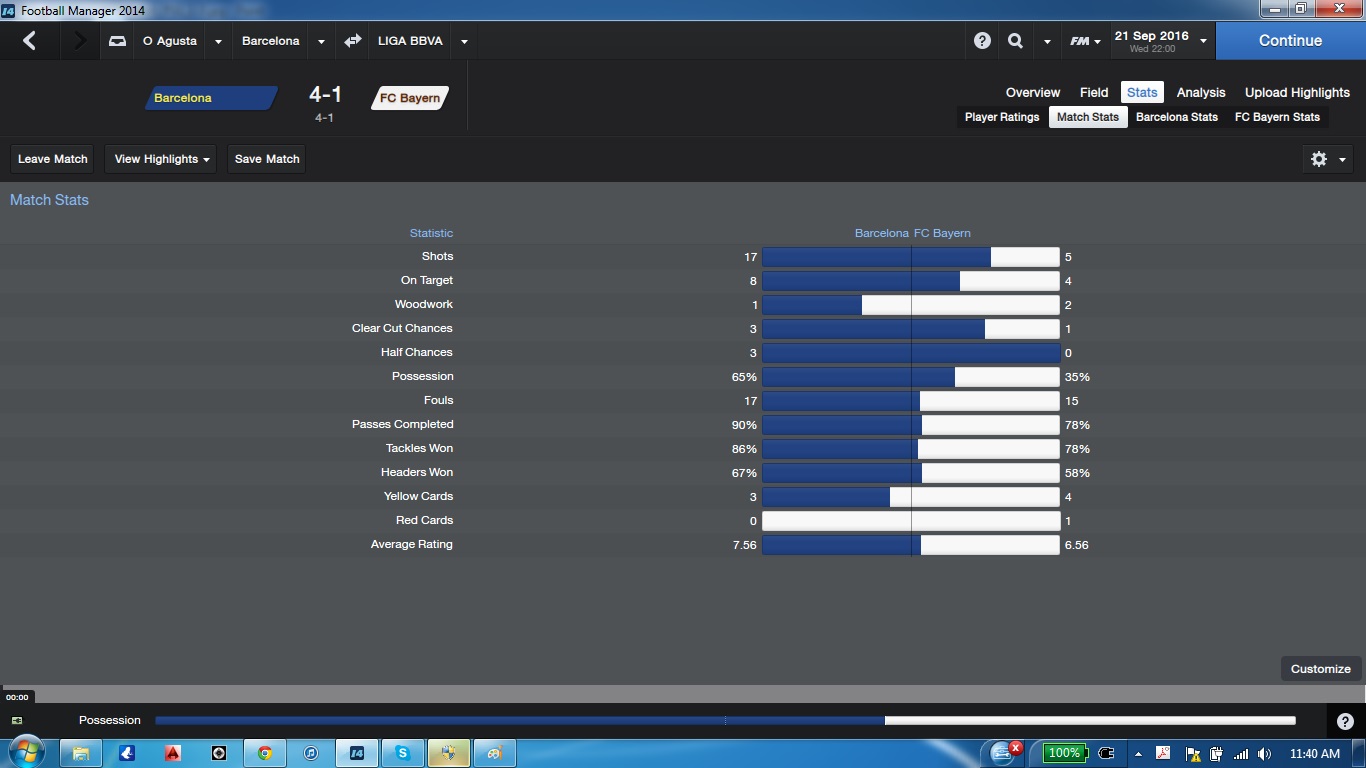Select Upload Highlights

pos(1297,92)
